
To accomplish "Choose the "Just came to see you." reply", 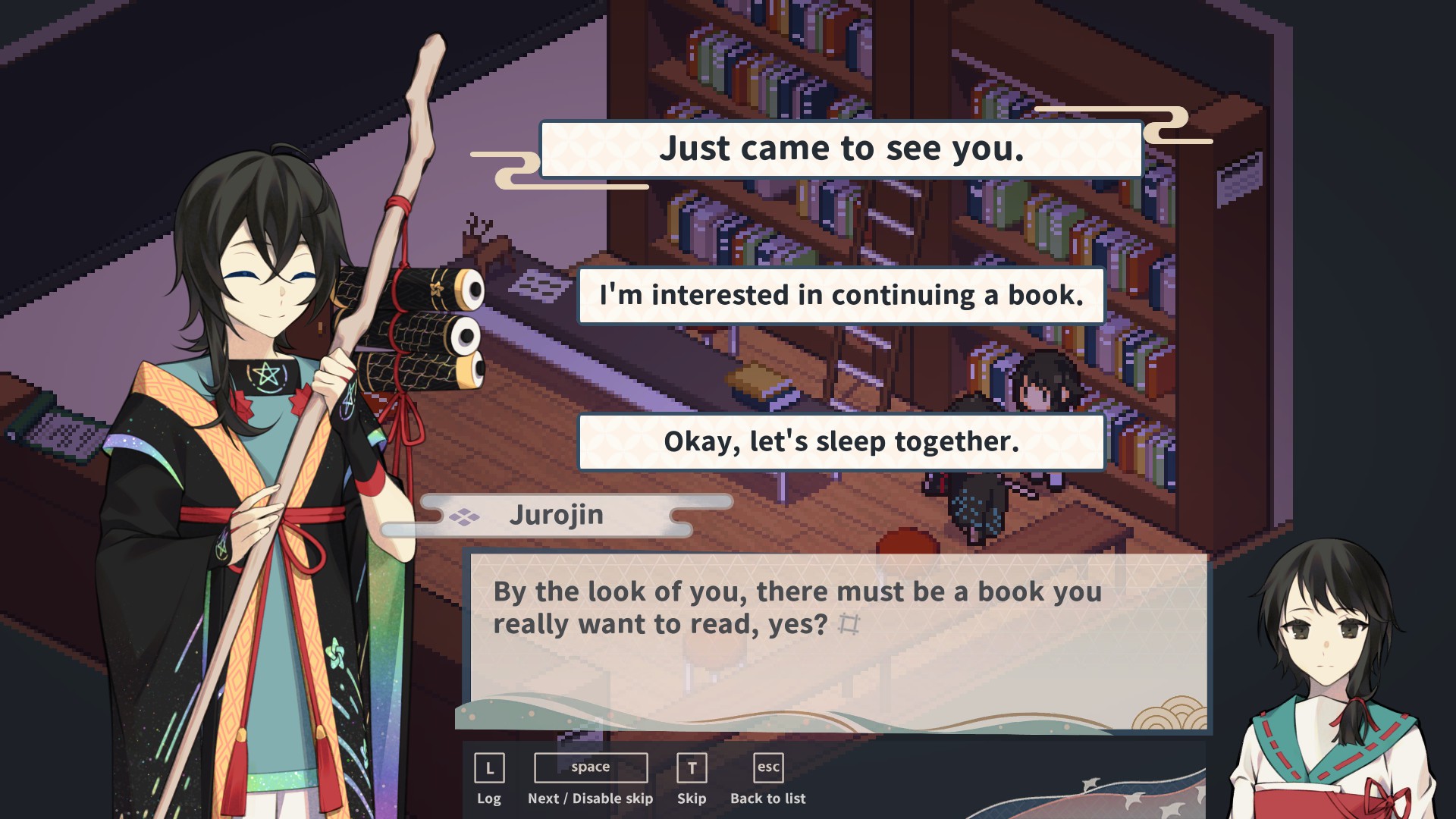I will [x=840, y=149].
